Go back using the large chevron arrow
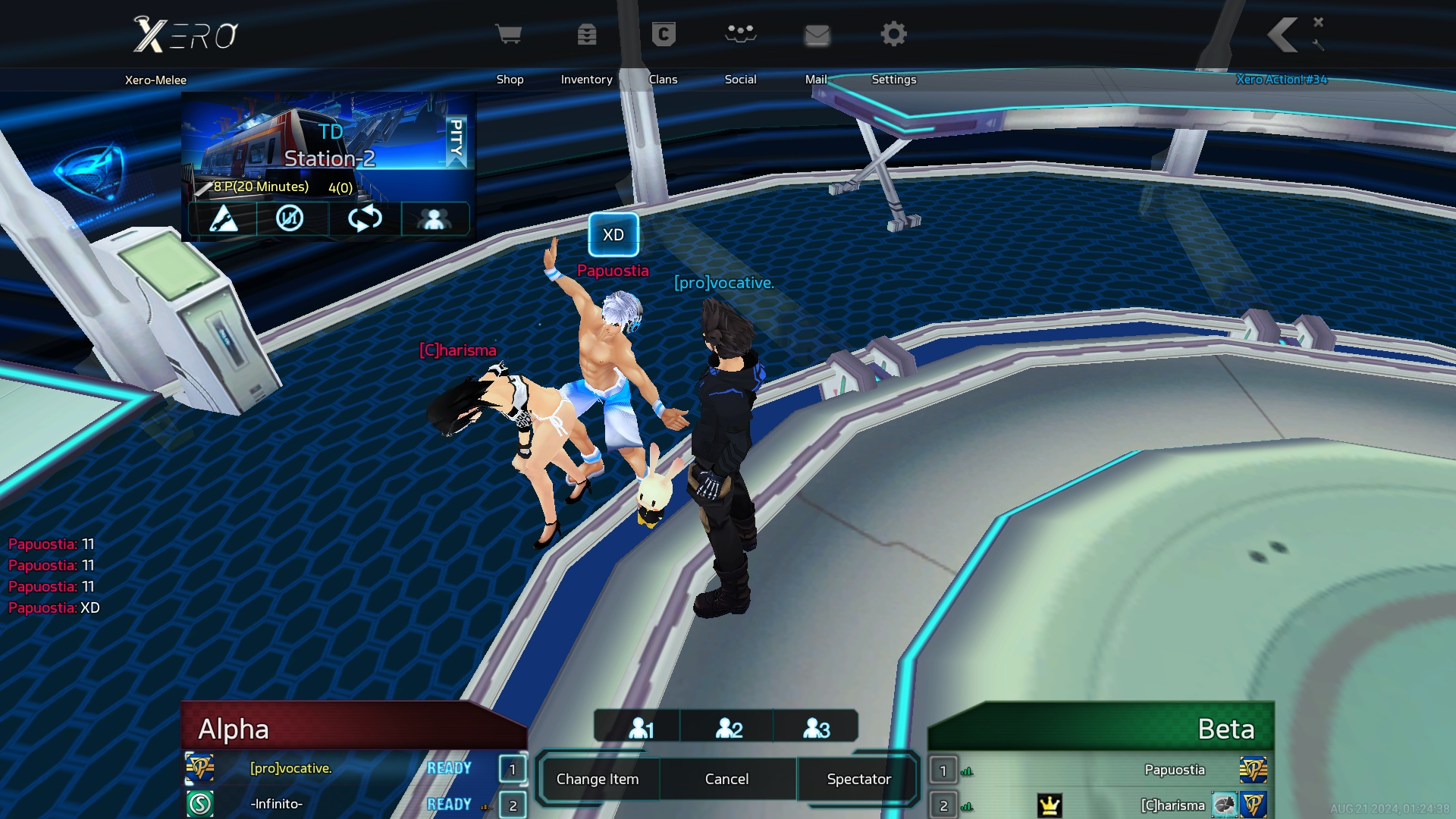Viewport: 1456px width, 819px height. pyautogui.click(x=1283, y=35)
